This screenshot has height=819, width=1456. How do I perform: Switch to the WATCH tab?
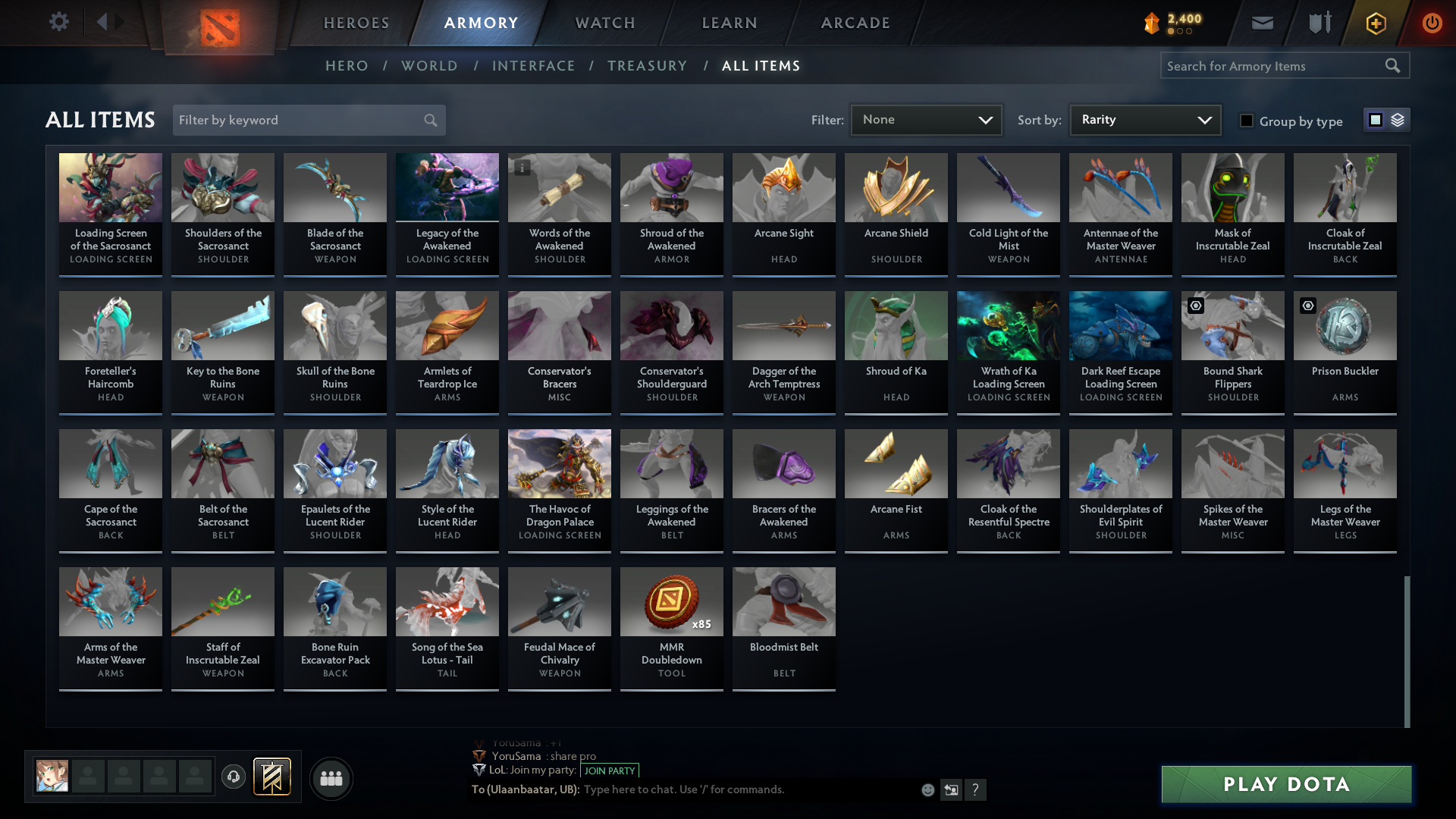[x=604, y=23]
